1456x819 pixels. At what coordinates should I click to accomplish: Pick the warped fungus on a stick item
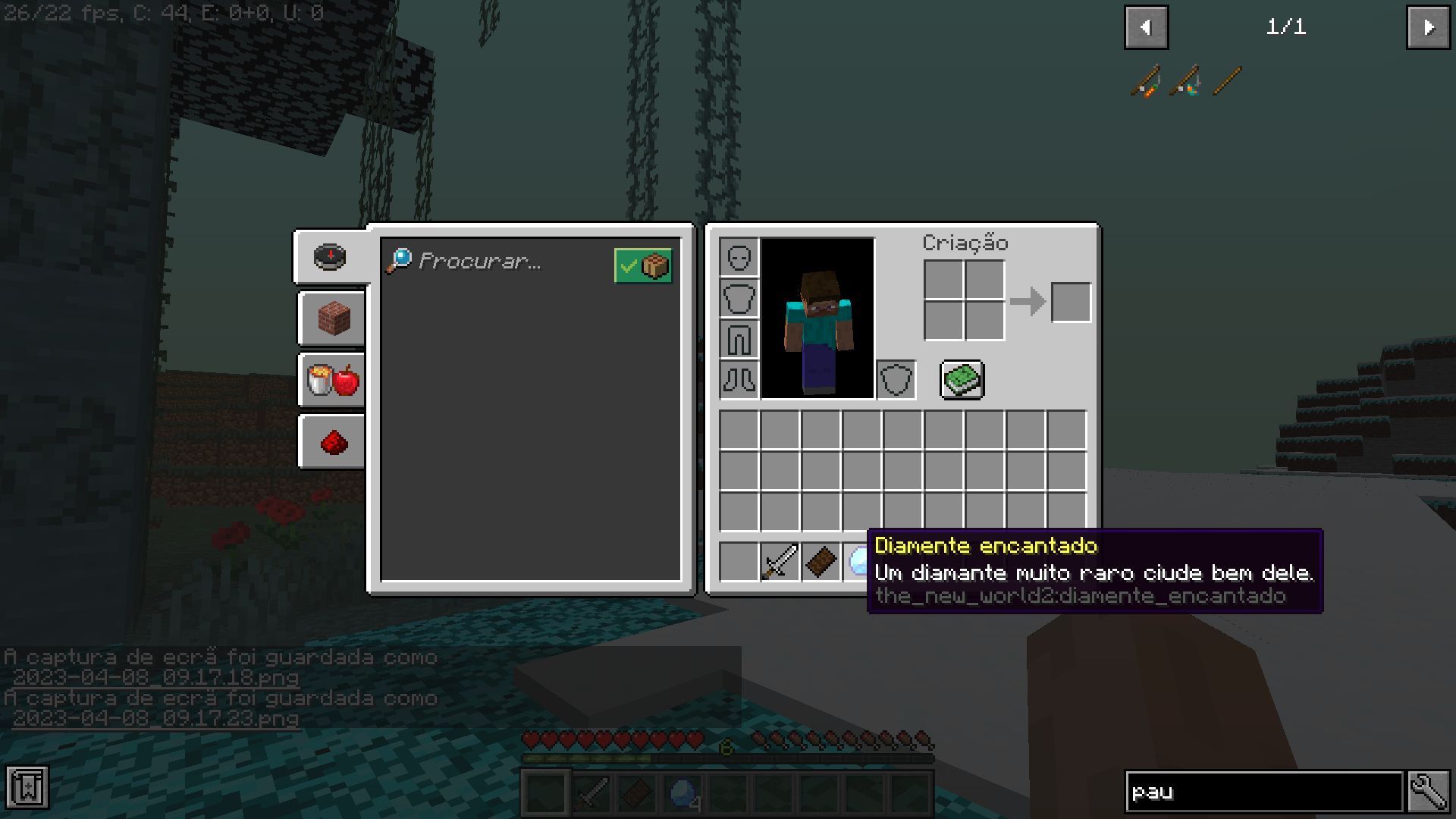pos(1187,81)
